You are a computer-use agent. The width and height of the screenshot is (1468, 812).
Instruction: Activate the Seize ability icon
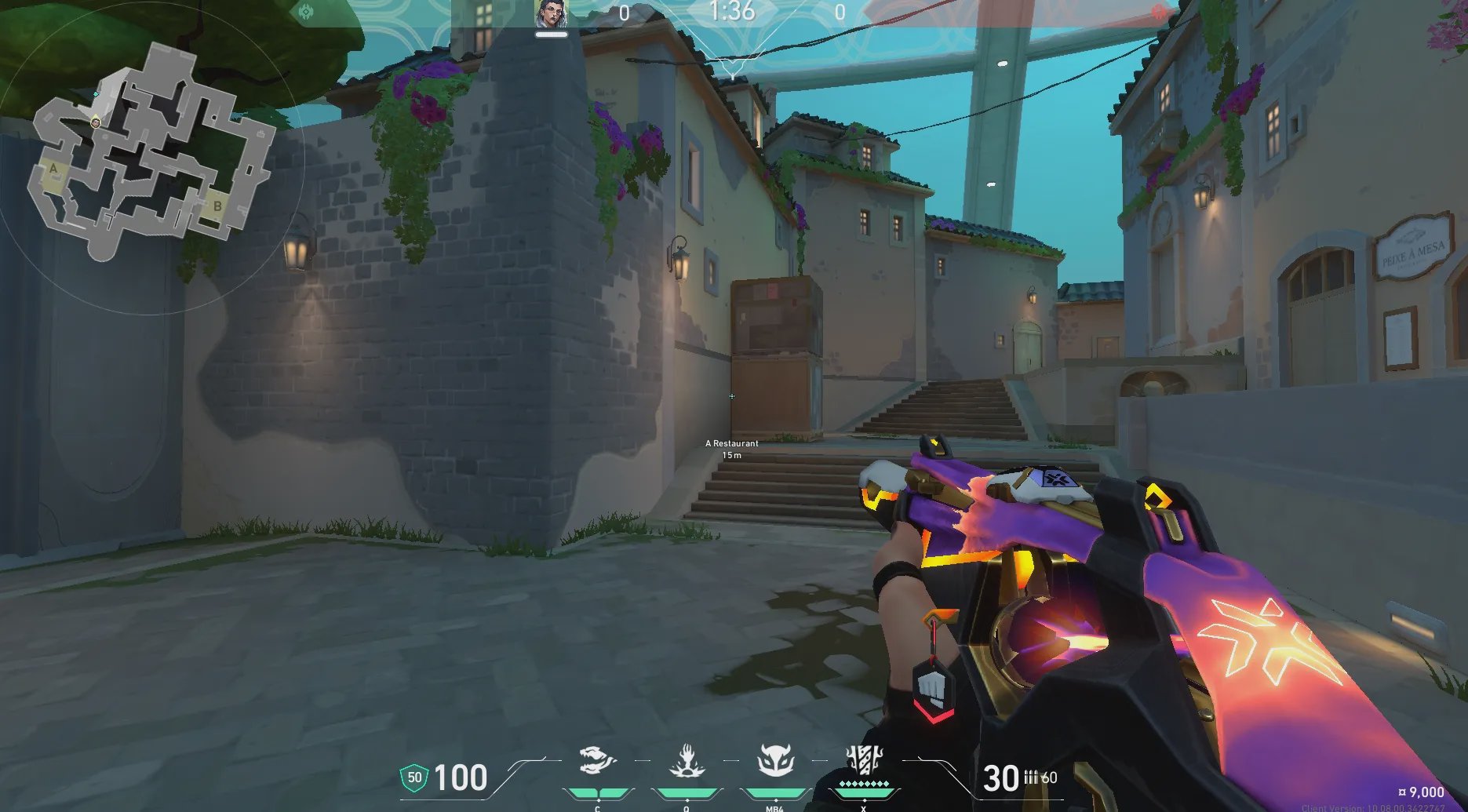point(687,761)
